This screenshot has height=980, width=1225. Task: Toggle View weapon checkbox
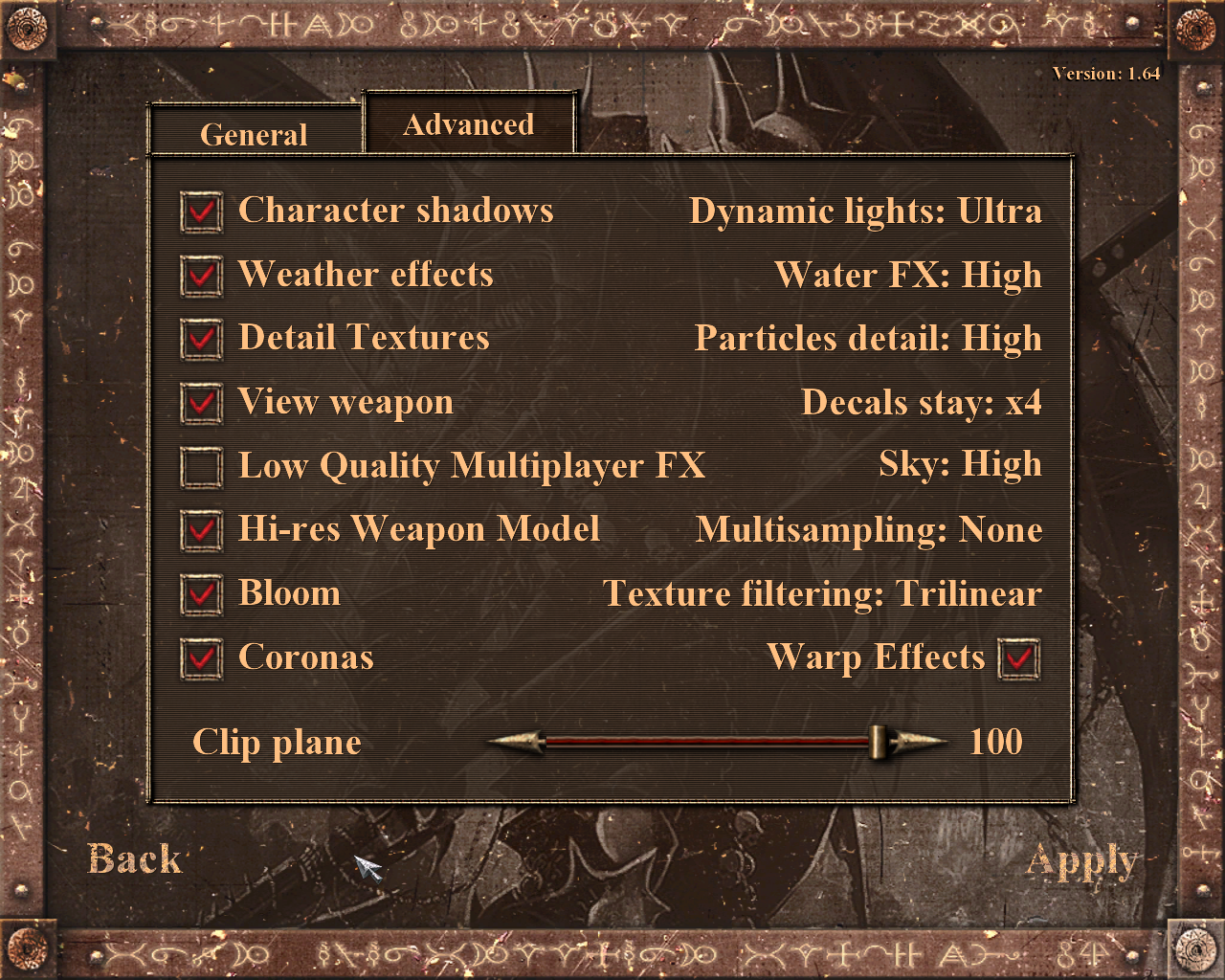(x=201, y=403)
